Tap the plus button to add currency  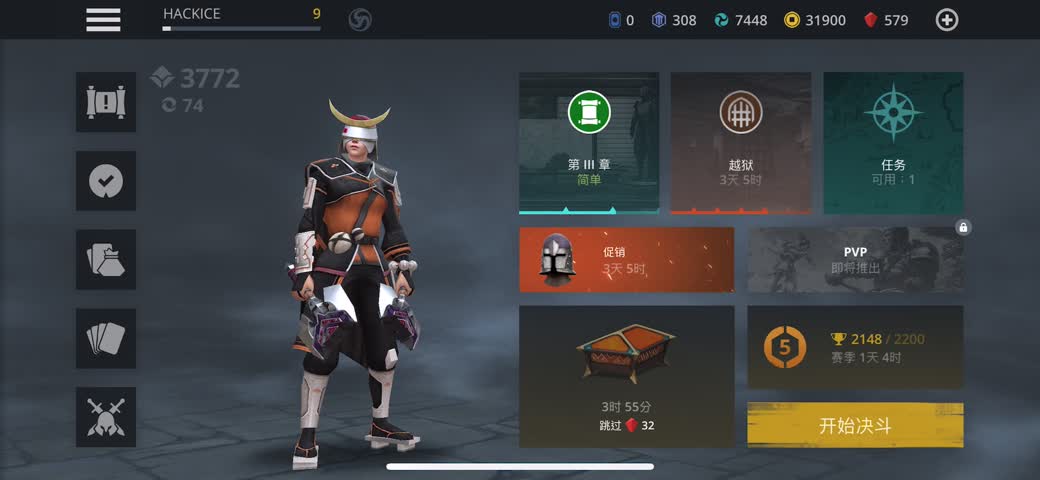[x=946, y=20]
